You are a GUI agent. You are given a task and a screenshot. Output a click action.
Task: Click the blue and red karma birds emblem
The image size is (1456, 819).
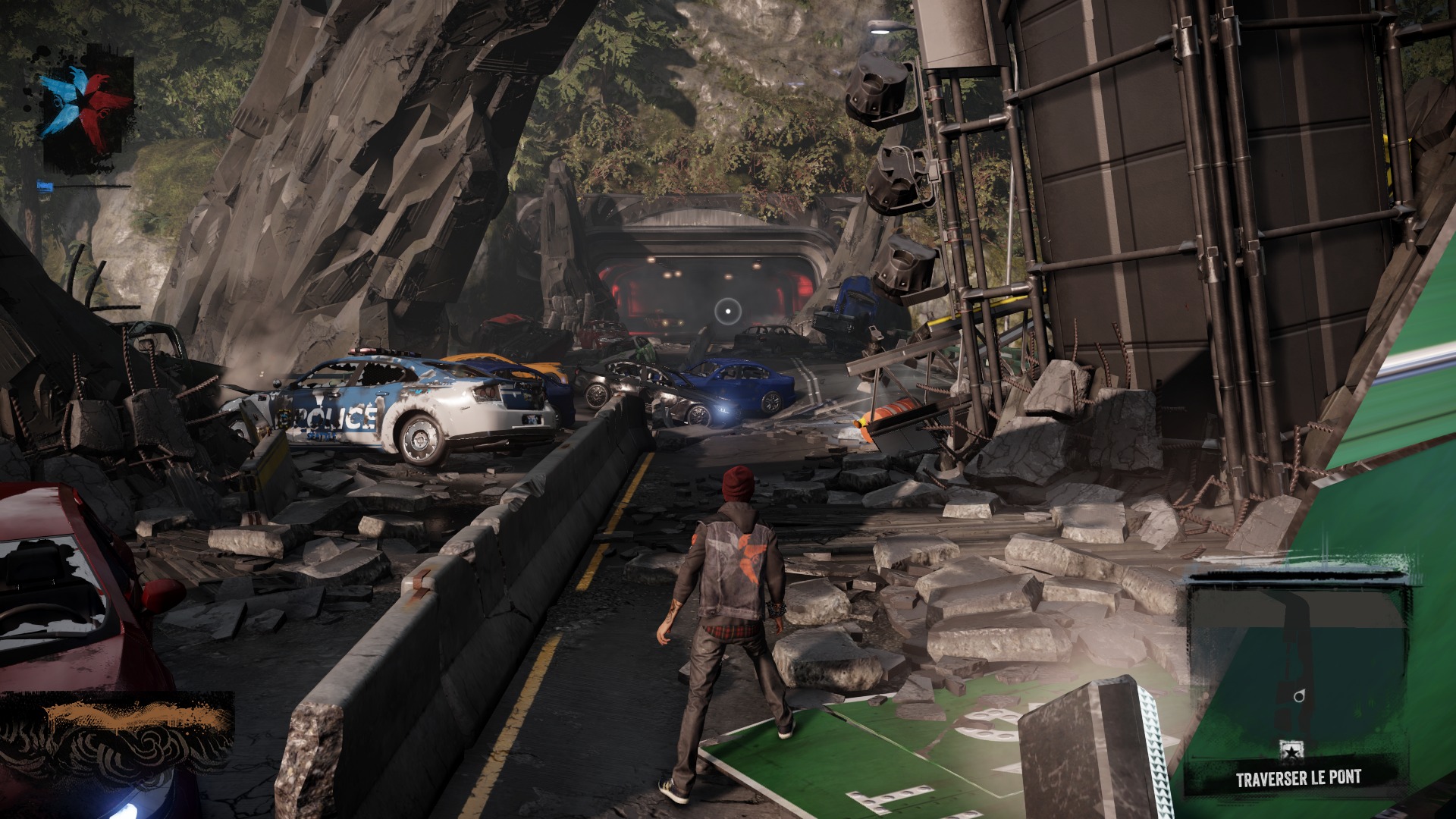[x=86, y=101]
